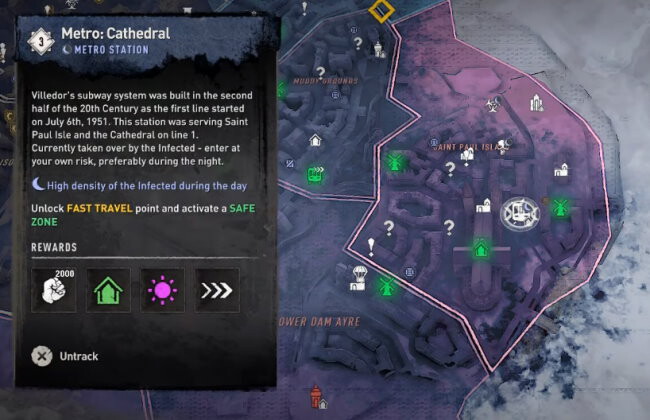
Task: Click the green clapperboard map marker
Action: (x=316, y=173)
